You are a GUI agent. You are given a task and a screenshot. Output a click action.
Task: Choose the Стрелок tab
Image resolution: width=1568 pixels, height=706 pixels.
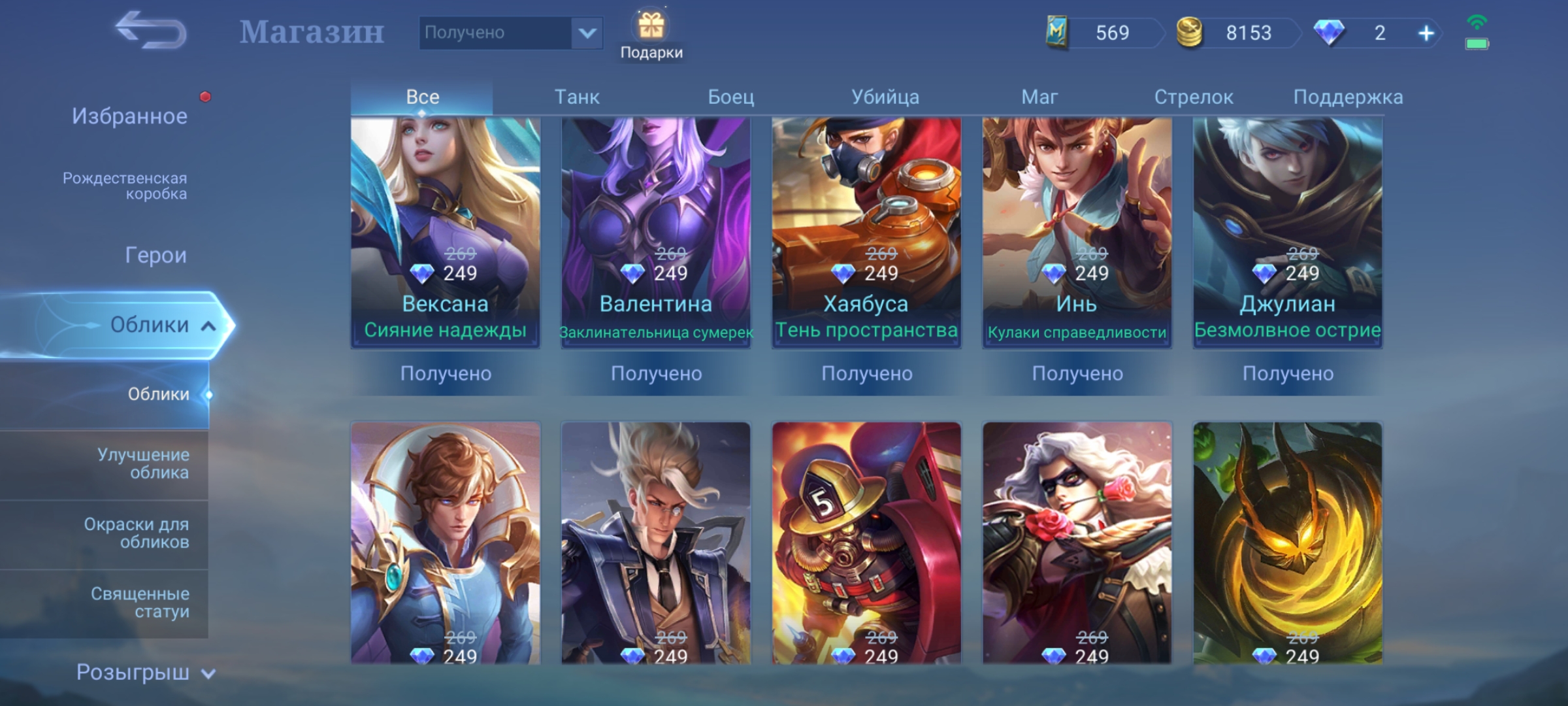point(1193,97)
